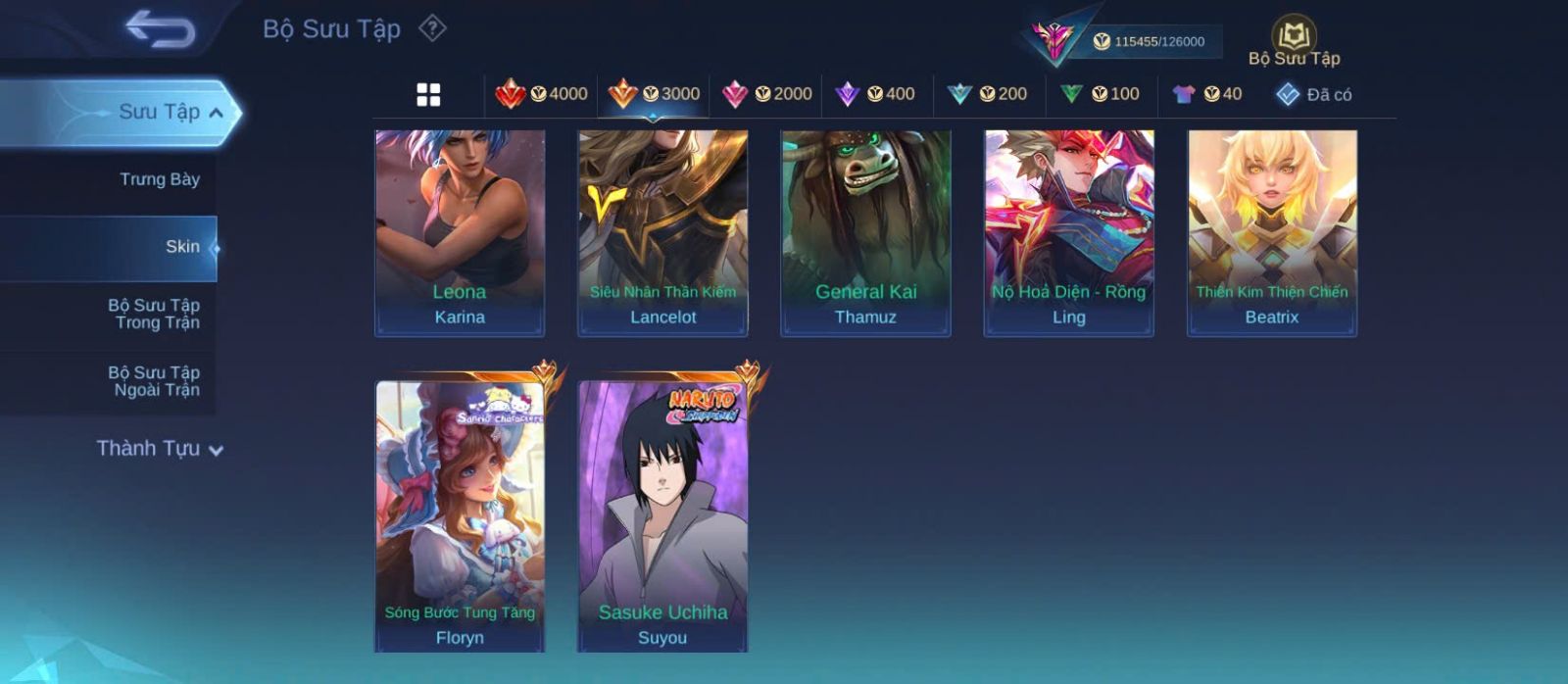1568x684 pixels.
Task: Select Ling's Nộ Hoả Diện skin card
Action: point(1068,233)
